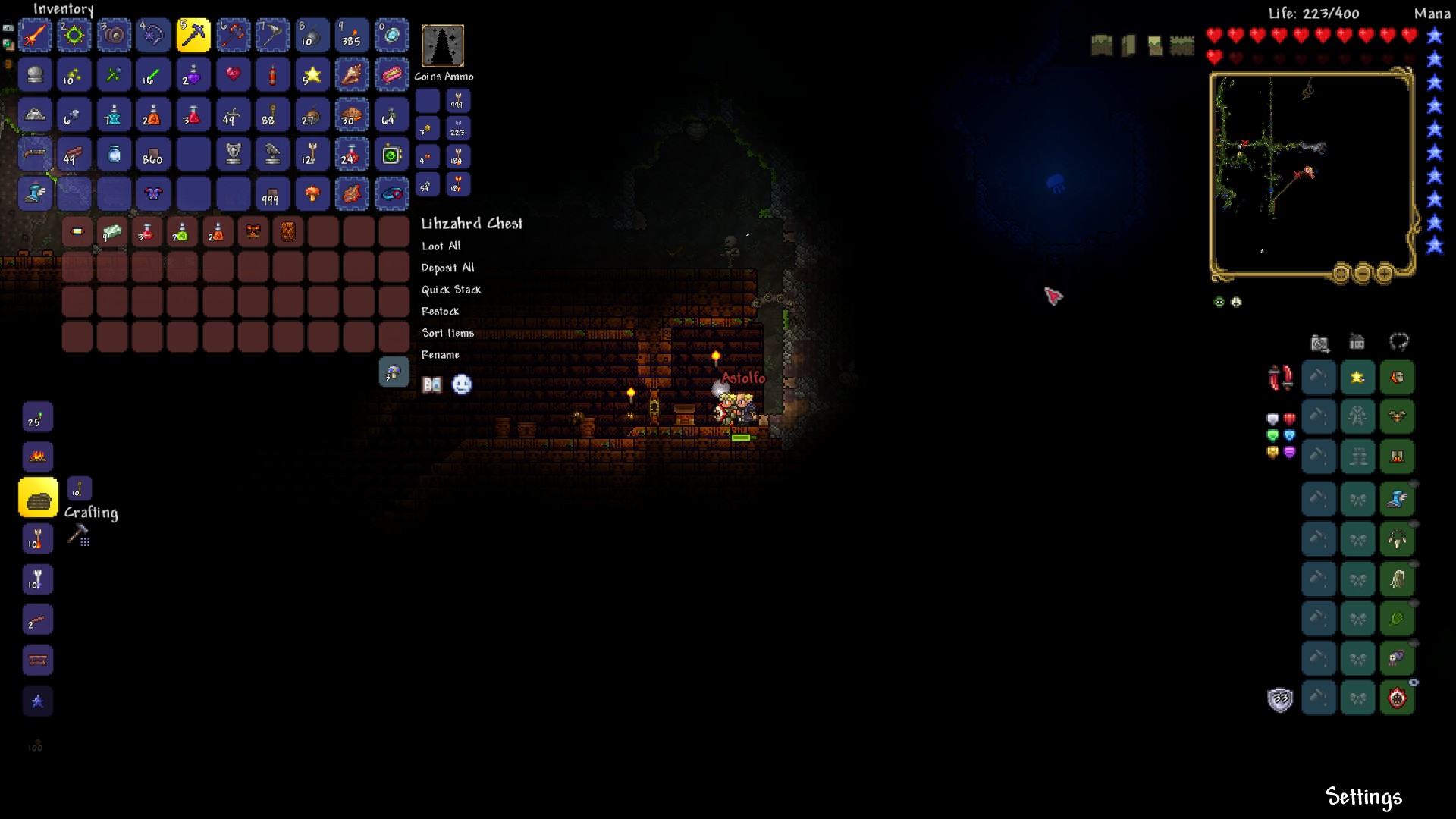Screen dimensions: 1456x819
Task: Choose Sort Items in the chest menu
Action: coord(447,333)
